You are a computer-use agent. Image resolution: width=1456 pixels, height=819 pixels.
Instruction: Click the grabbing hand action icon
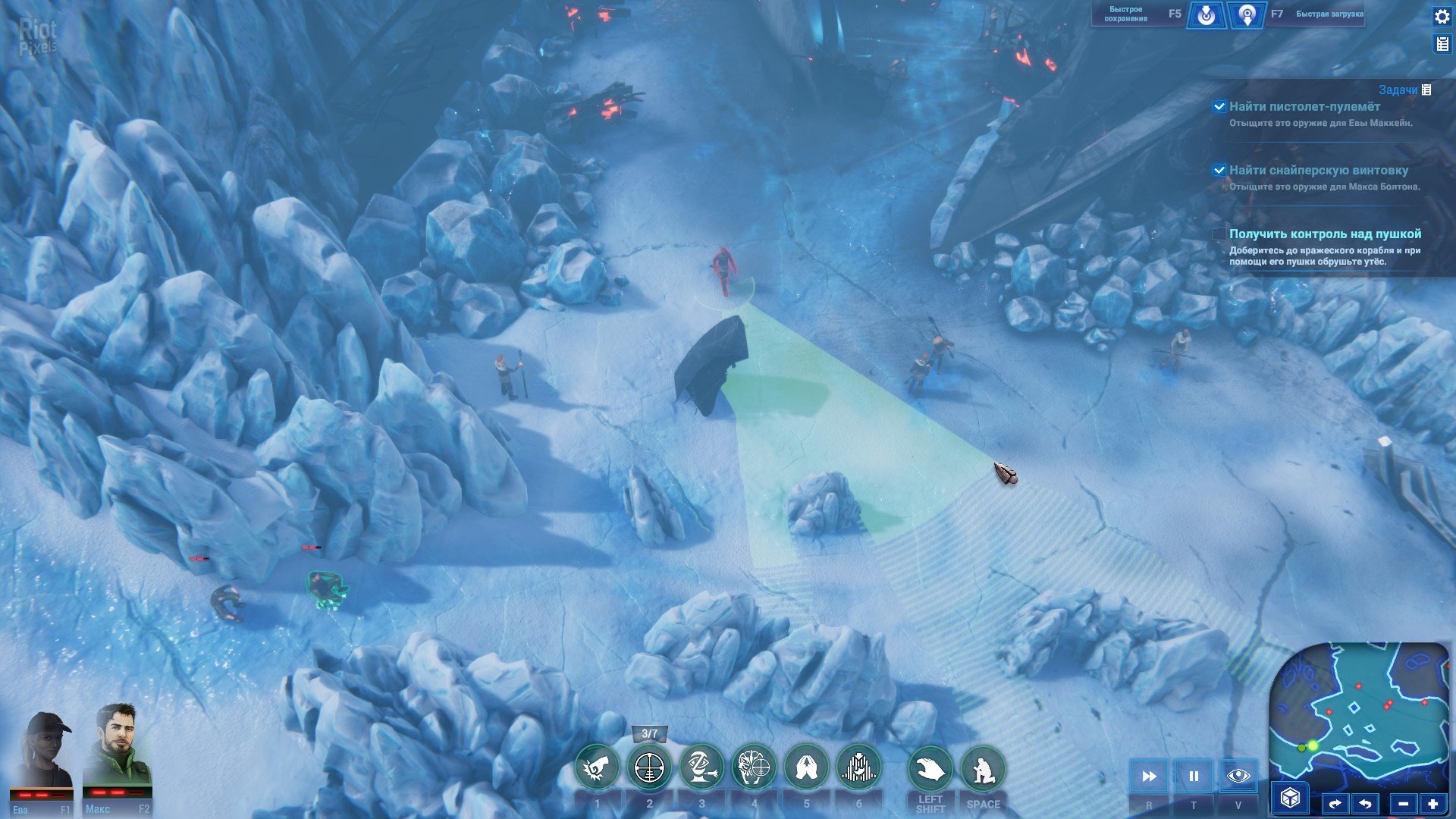click(x=930, y=770)
